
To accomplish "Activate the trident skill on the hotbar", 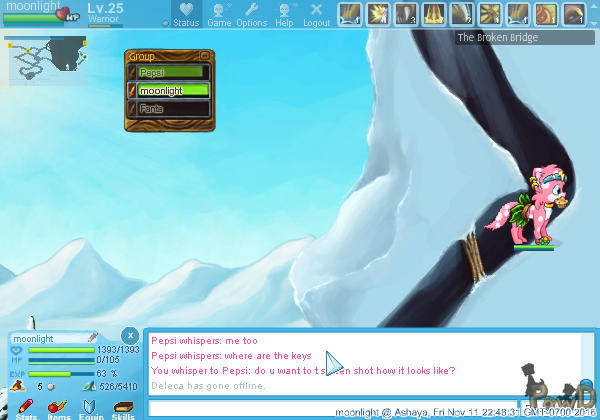I will click(435, 13).
